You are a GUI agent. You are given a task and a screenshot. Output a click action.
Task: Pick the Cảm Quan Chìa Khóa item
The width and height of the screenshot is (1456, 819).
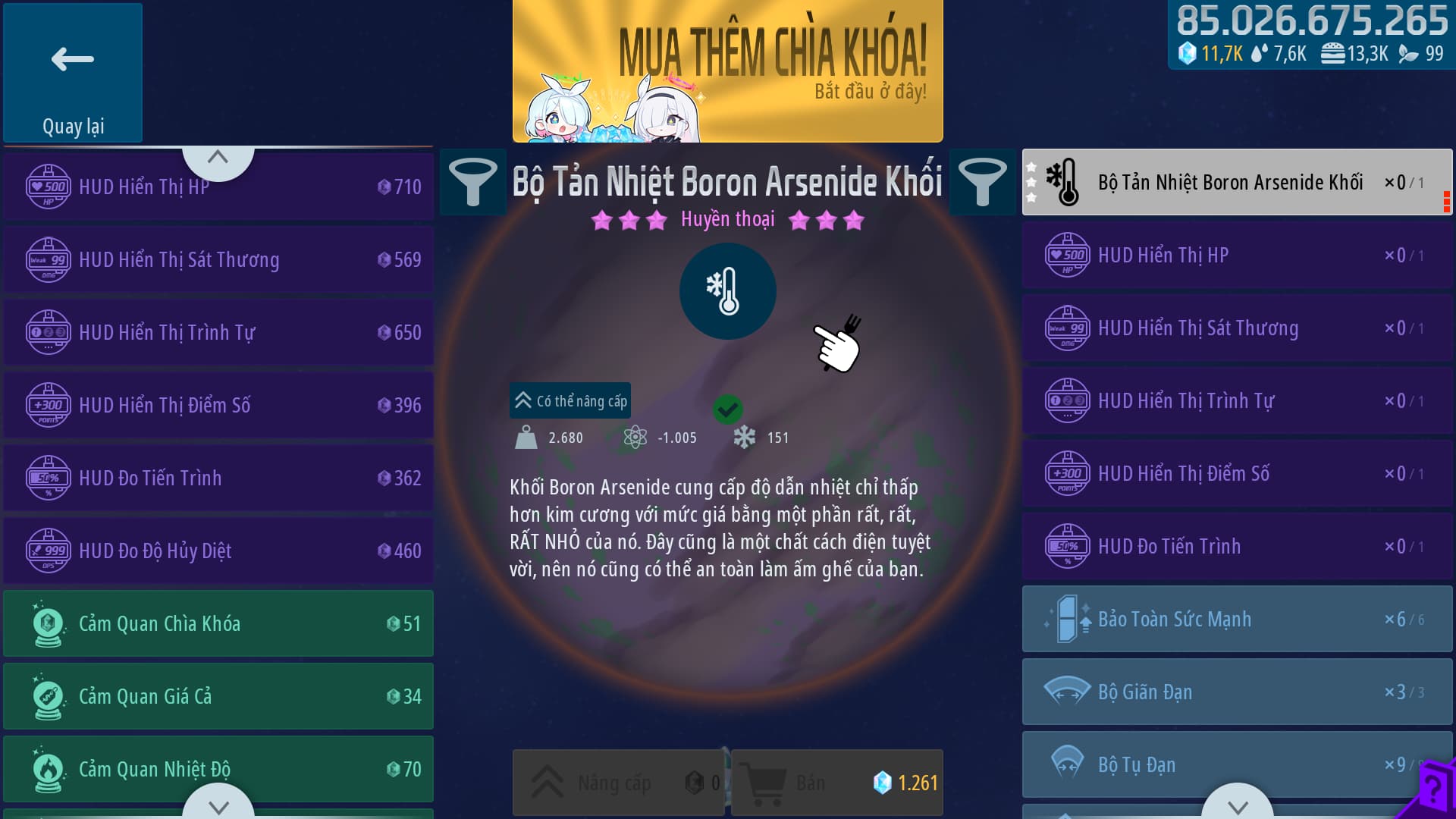pos(218,623)
